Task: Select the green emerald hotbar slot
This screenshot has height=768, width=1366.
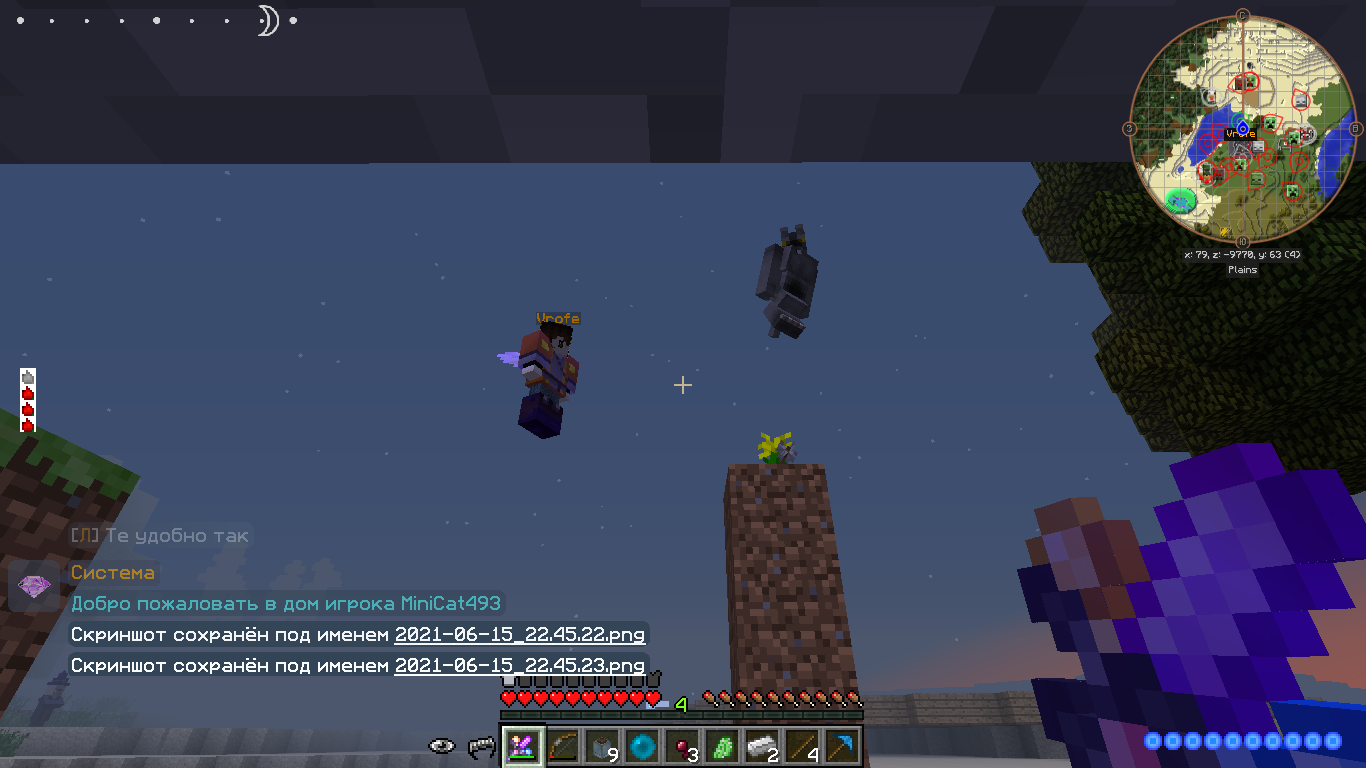Action: [x=722, y=746]
